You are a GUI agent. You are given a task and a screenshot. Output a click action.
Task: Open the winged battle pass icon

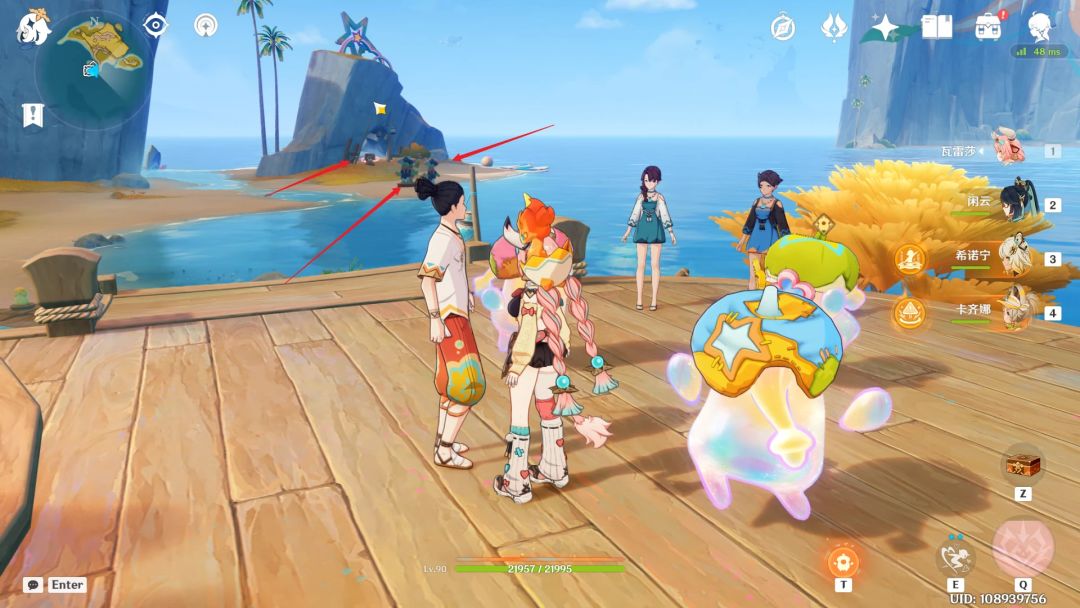point(833,27)
